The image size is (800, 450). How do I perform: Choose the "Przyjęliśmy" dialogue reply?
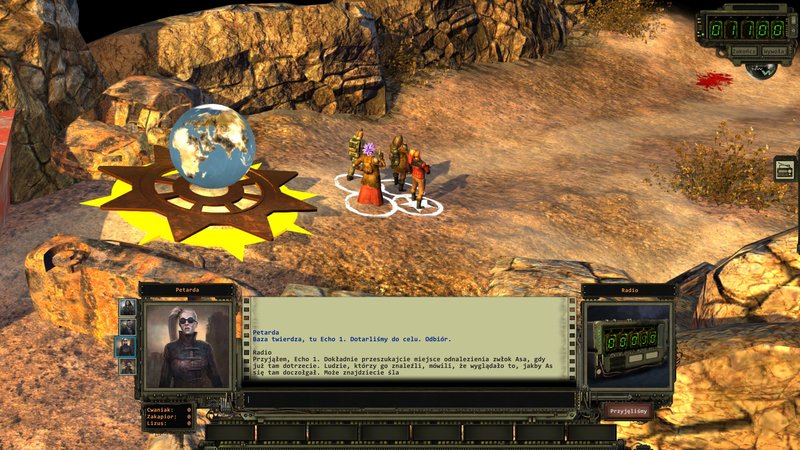coord(629,410)
